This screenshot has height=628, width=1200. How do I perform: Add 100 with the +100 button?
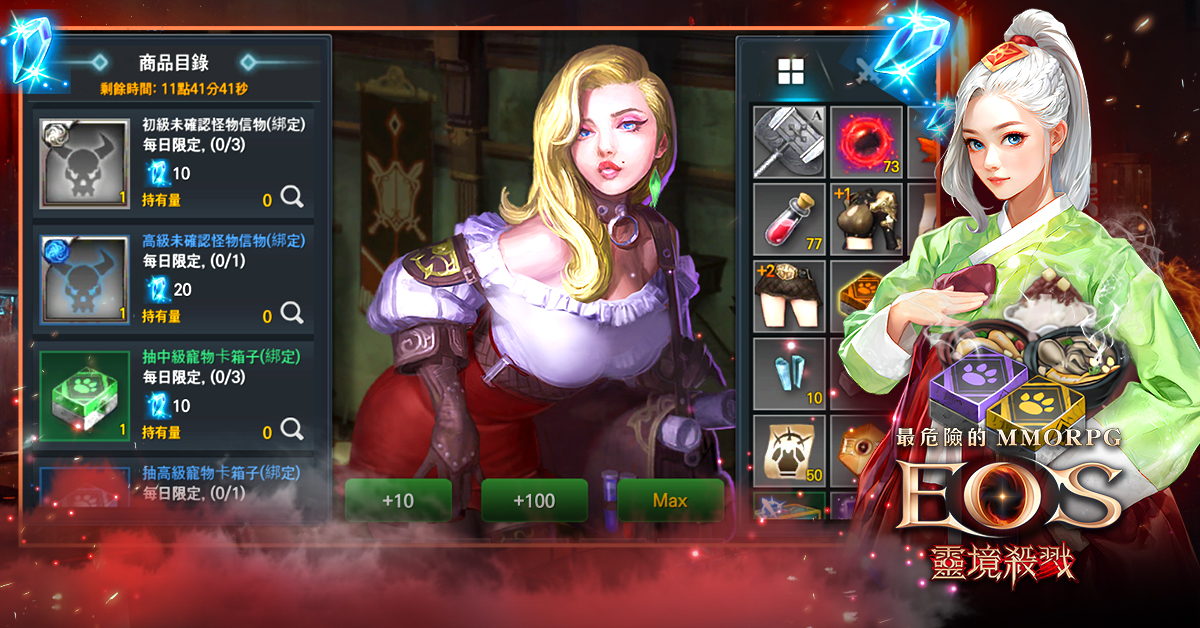tap(534, 500)
